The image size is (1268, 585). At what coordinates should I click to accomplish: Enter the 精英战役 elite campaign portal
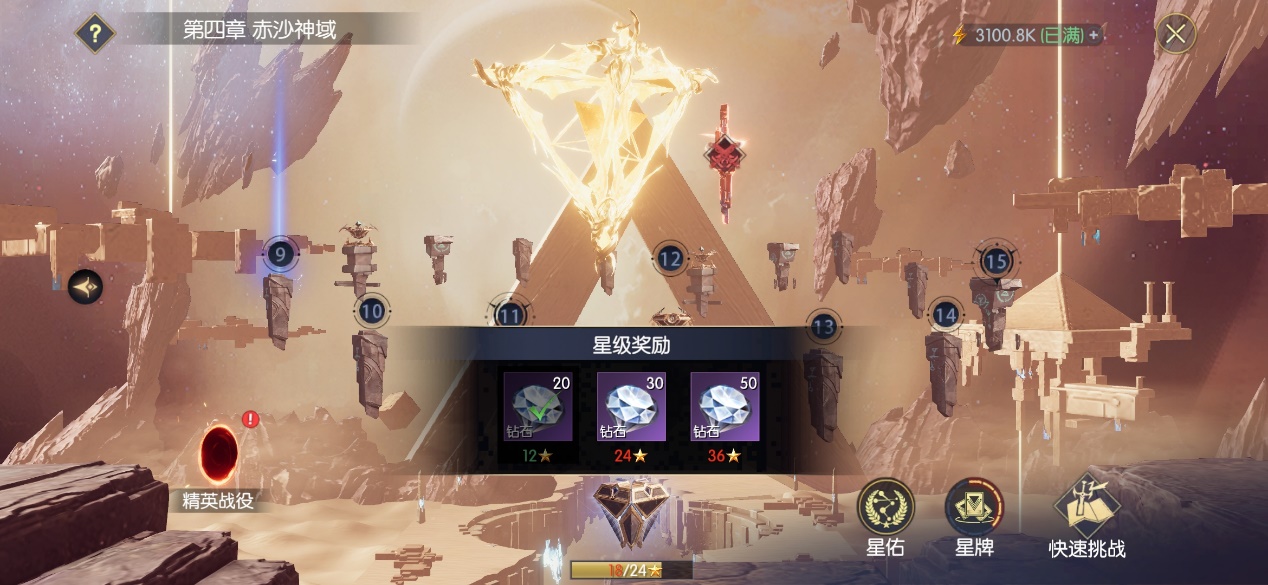pos(219,455)
